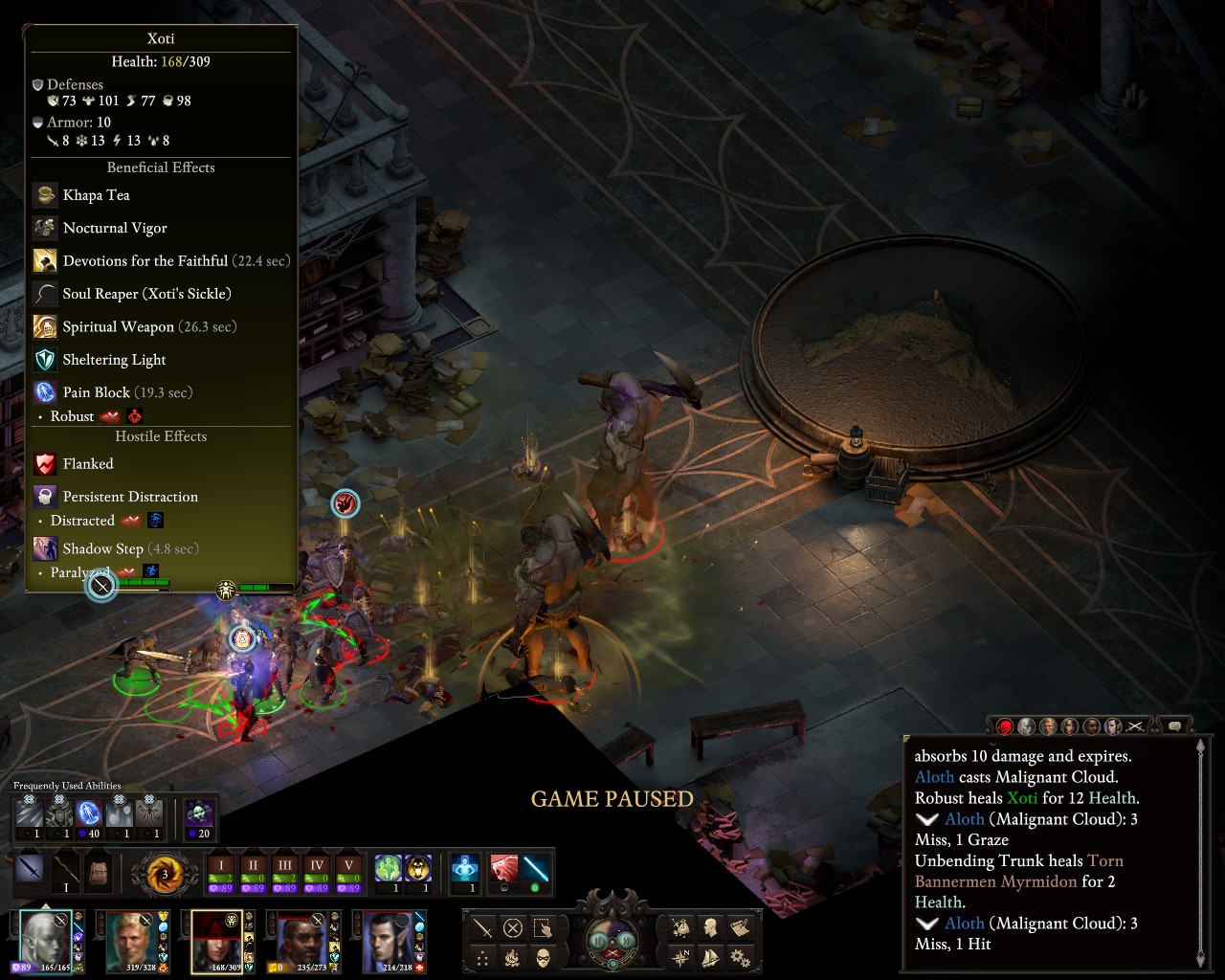Image resolution: width=1225 pixels, height=980 pixels.
Task: Select the dark-haired elf portrait
Action: pos(389,939)
